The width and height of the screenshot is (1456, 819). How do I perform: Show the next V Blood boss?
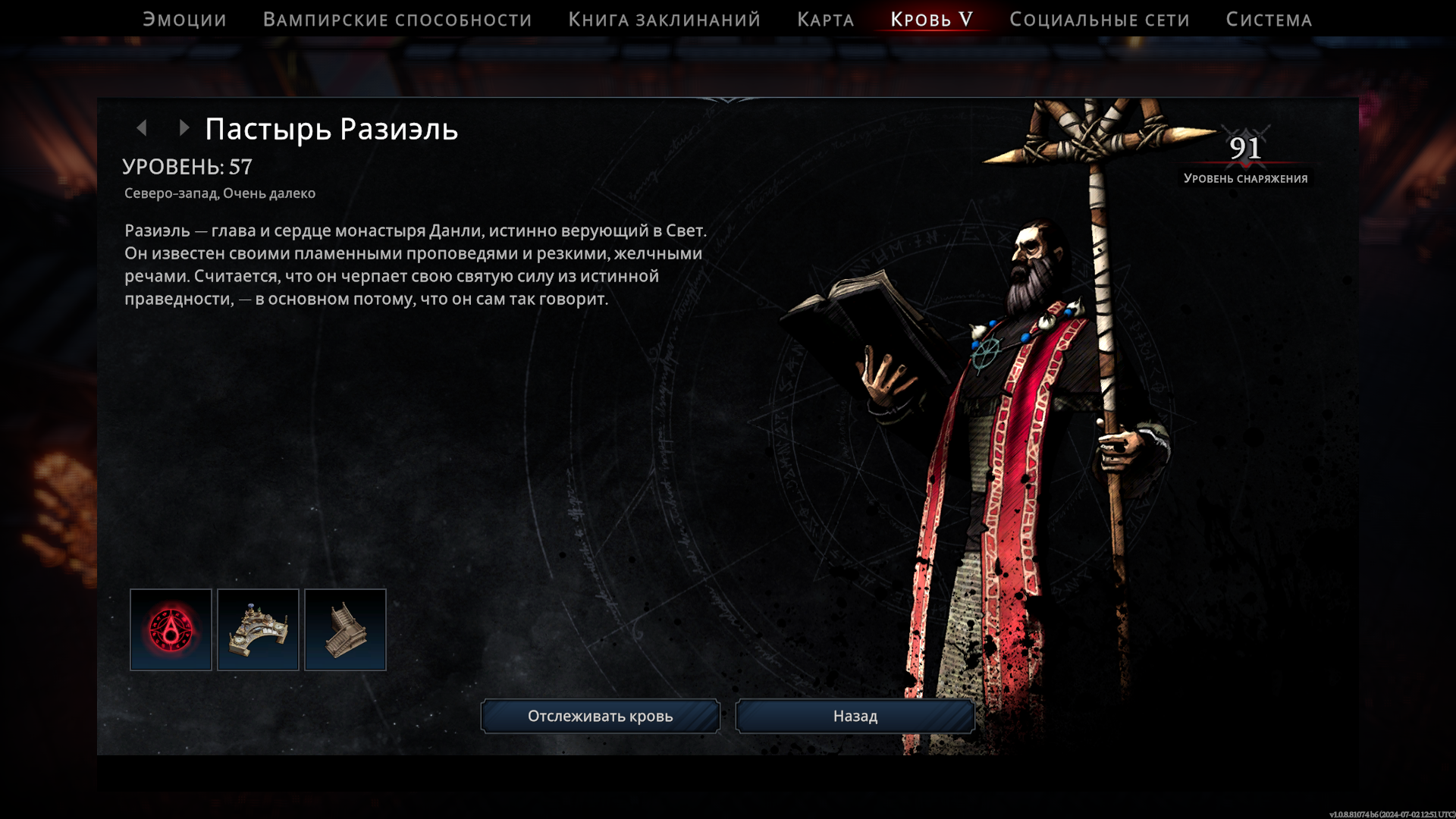coord(184,128)
